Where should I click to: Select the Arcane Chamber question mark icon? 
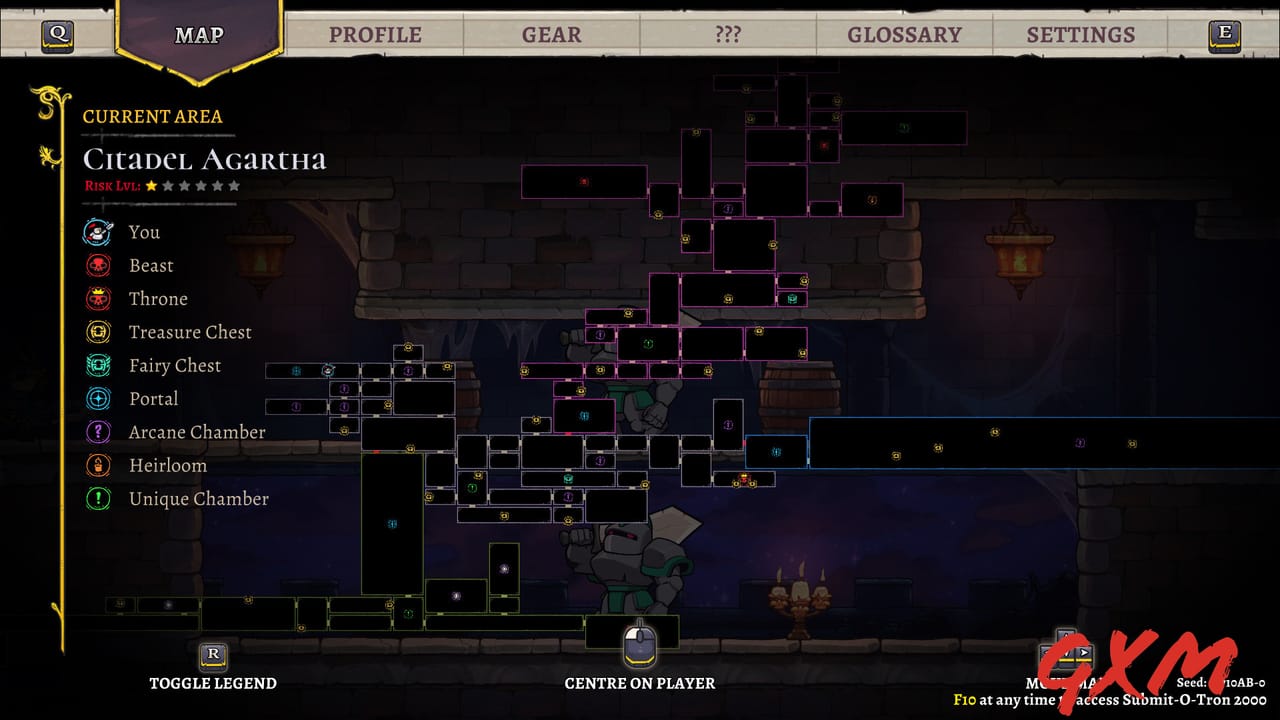point(97,432)
